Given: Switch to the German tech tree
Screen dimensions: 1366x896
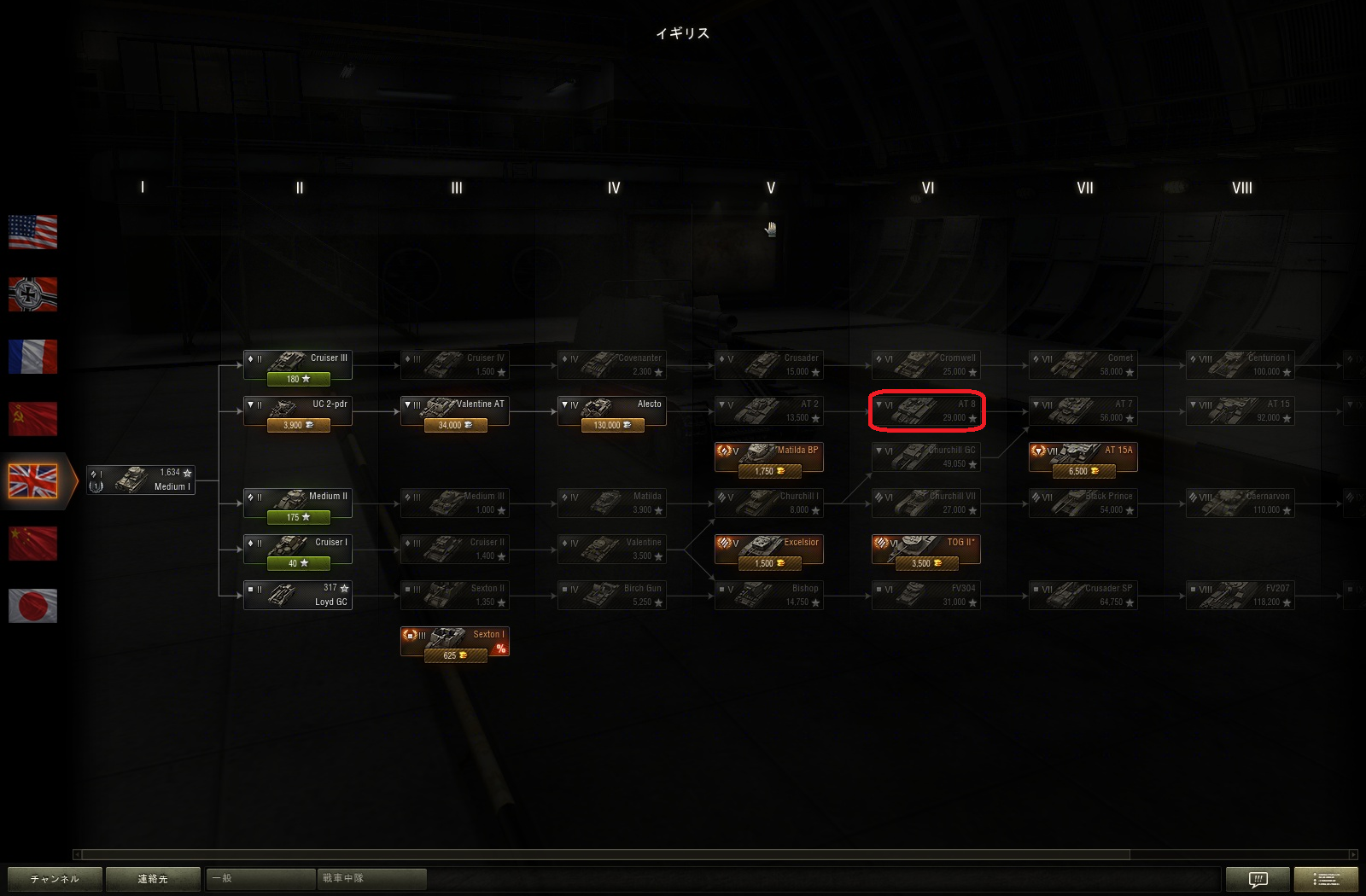Looking at the screenshot, I should (x=32, y=294).
